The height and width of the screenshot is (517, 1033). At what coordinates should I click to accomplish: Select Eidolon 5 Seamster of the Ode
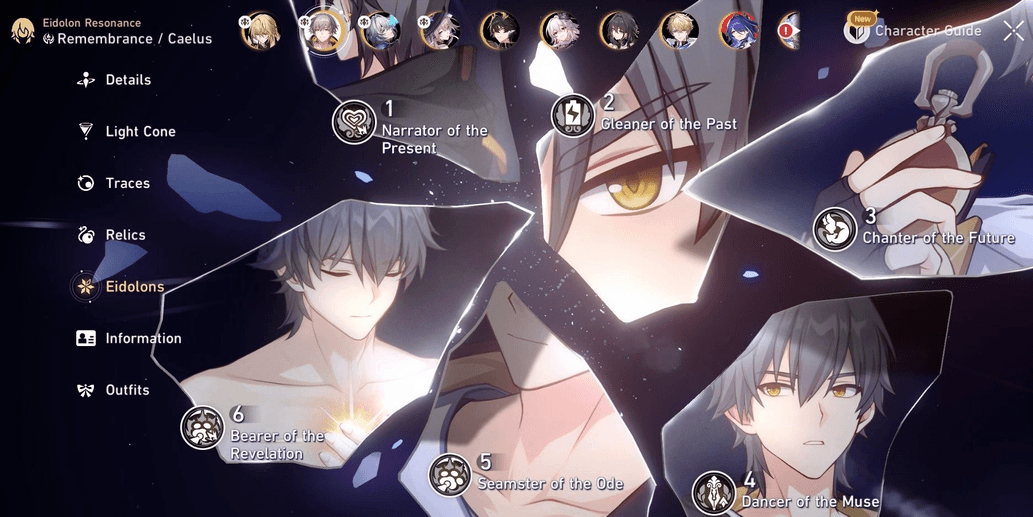tap(450, 475)
